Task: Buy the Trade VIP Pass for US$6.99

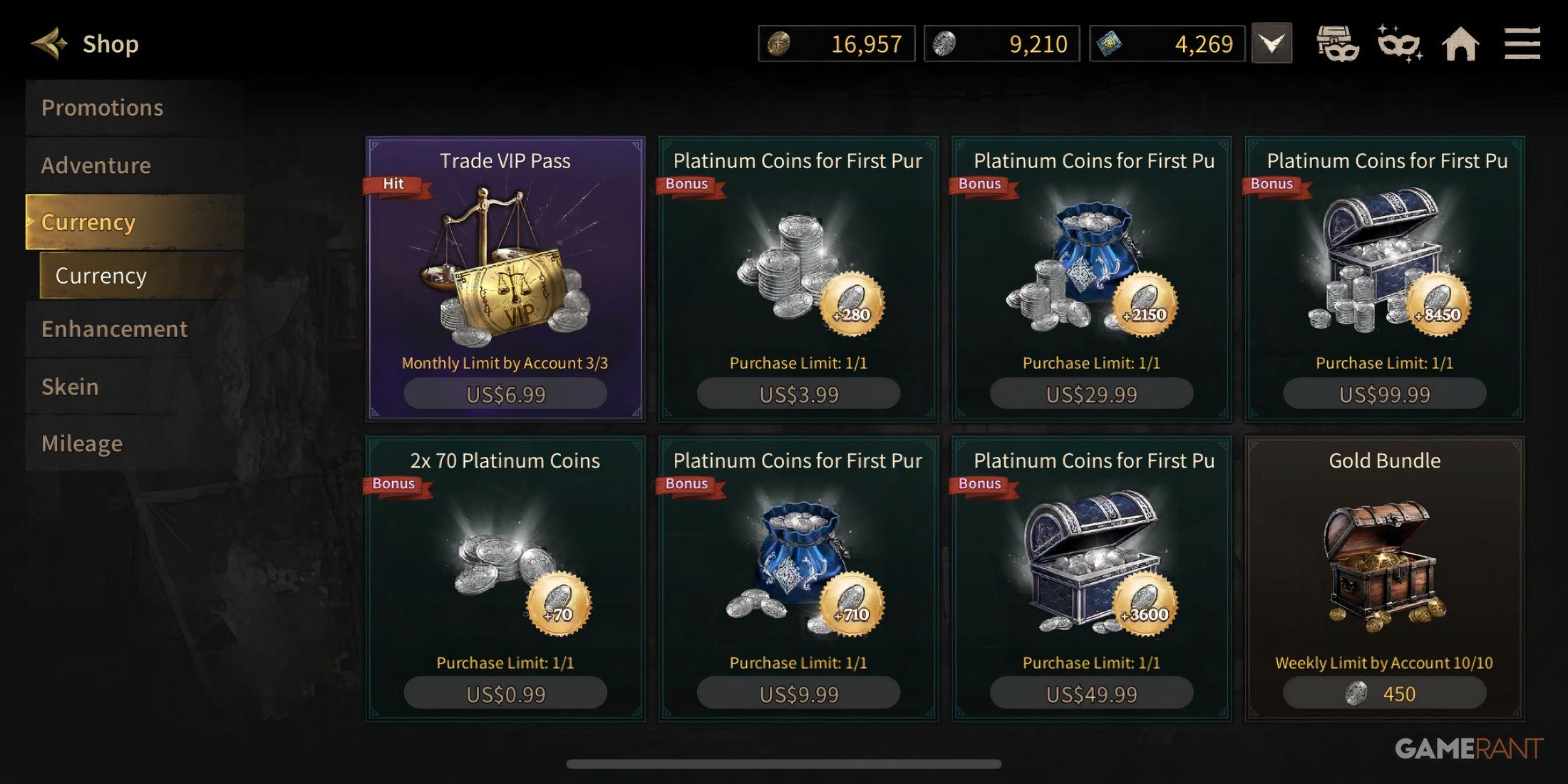Action: [x=504, y=393]
